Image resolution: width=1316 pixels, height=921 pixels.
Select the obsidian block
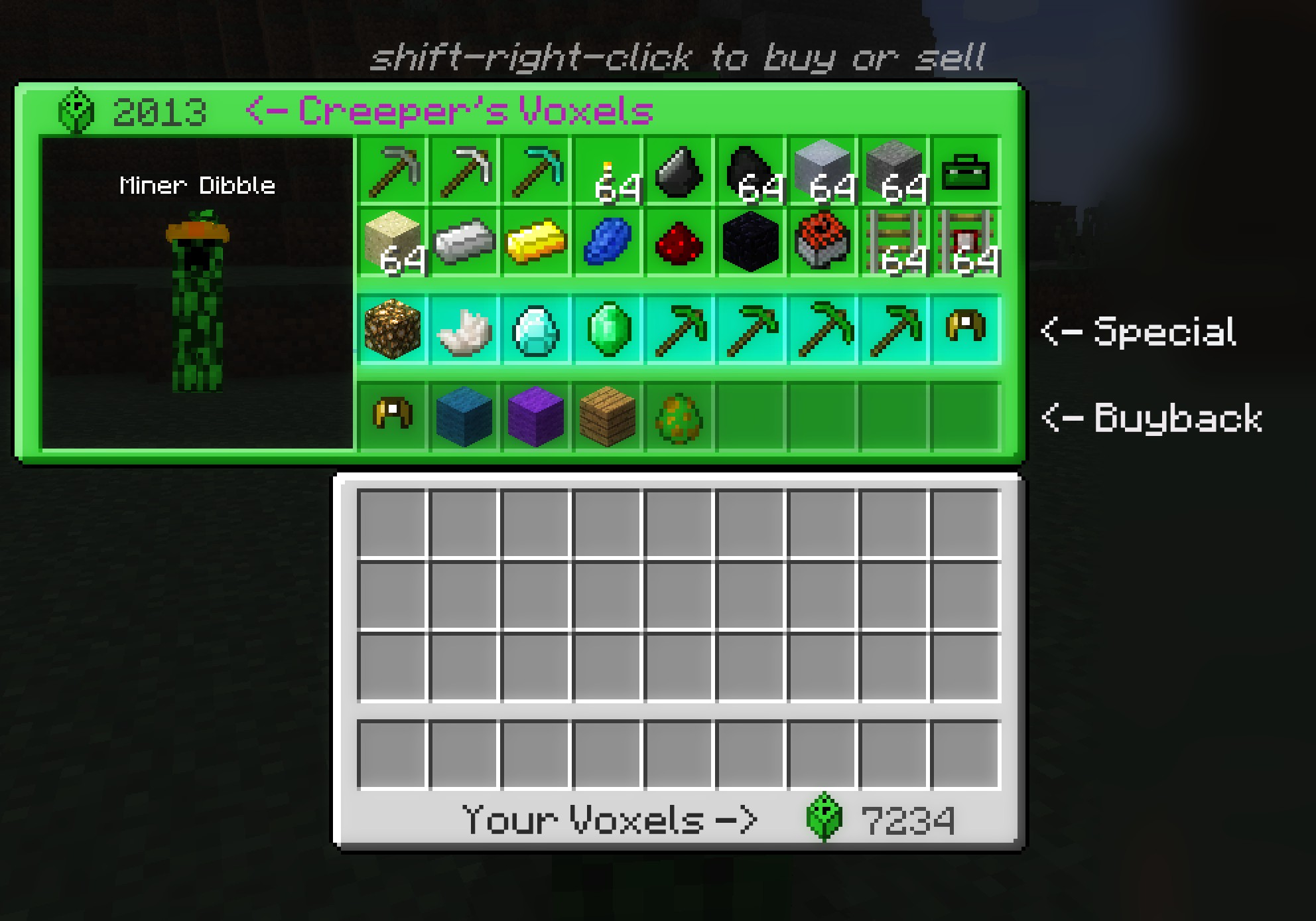751,242
